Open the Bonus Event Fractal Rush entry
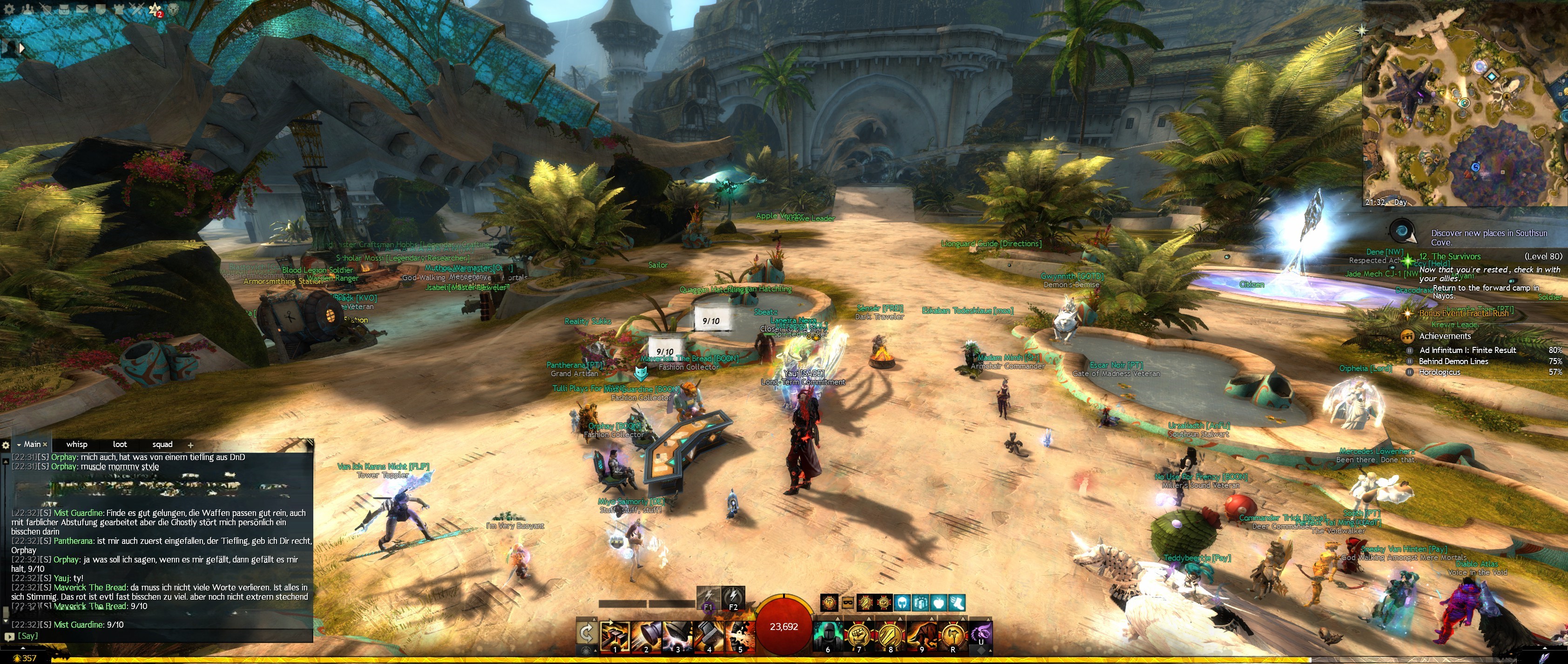The height and width of the screenshot is (664, 1568). 1463,313
